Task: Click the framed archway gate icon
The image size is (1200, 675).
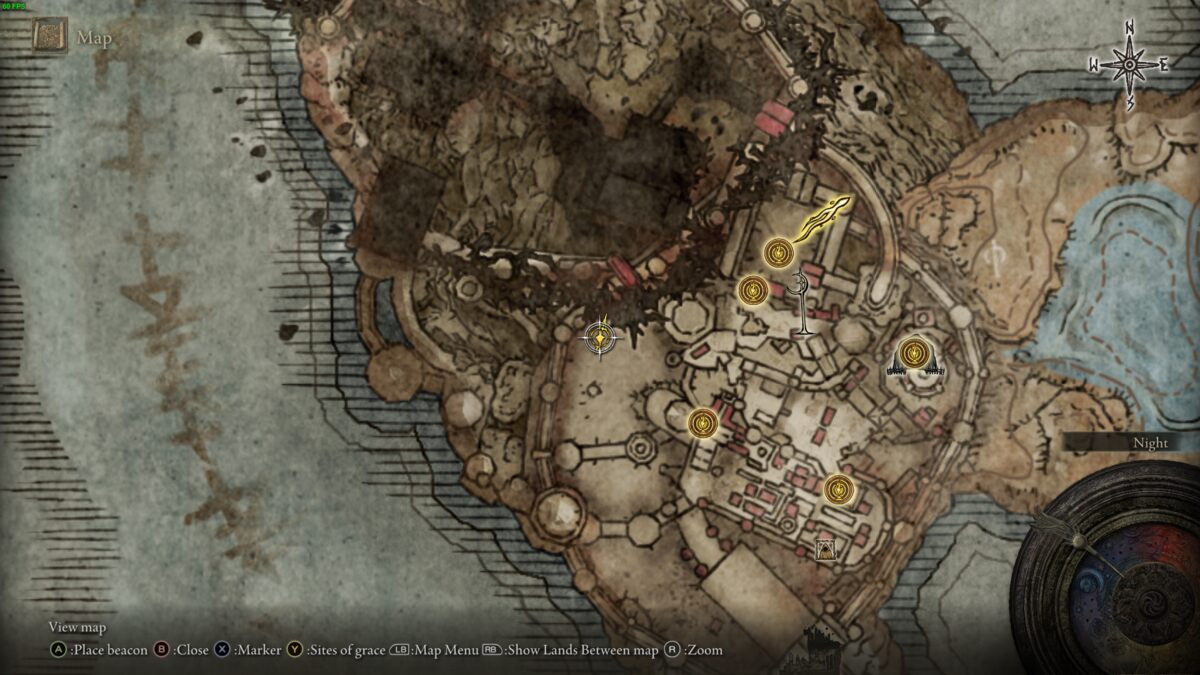Action: 826,549
